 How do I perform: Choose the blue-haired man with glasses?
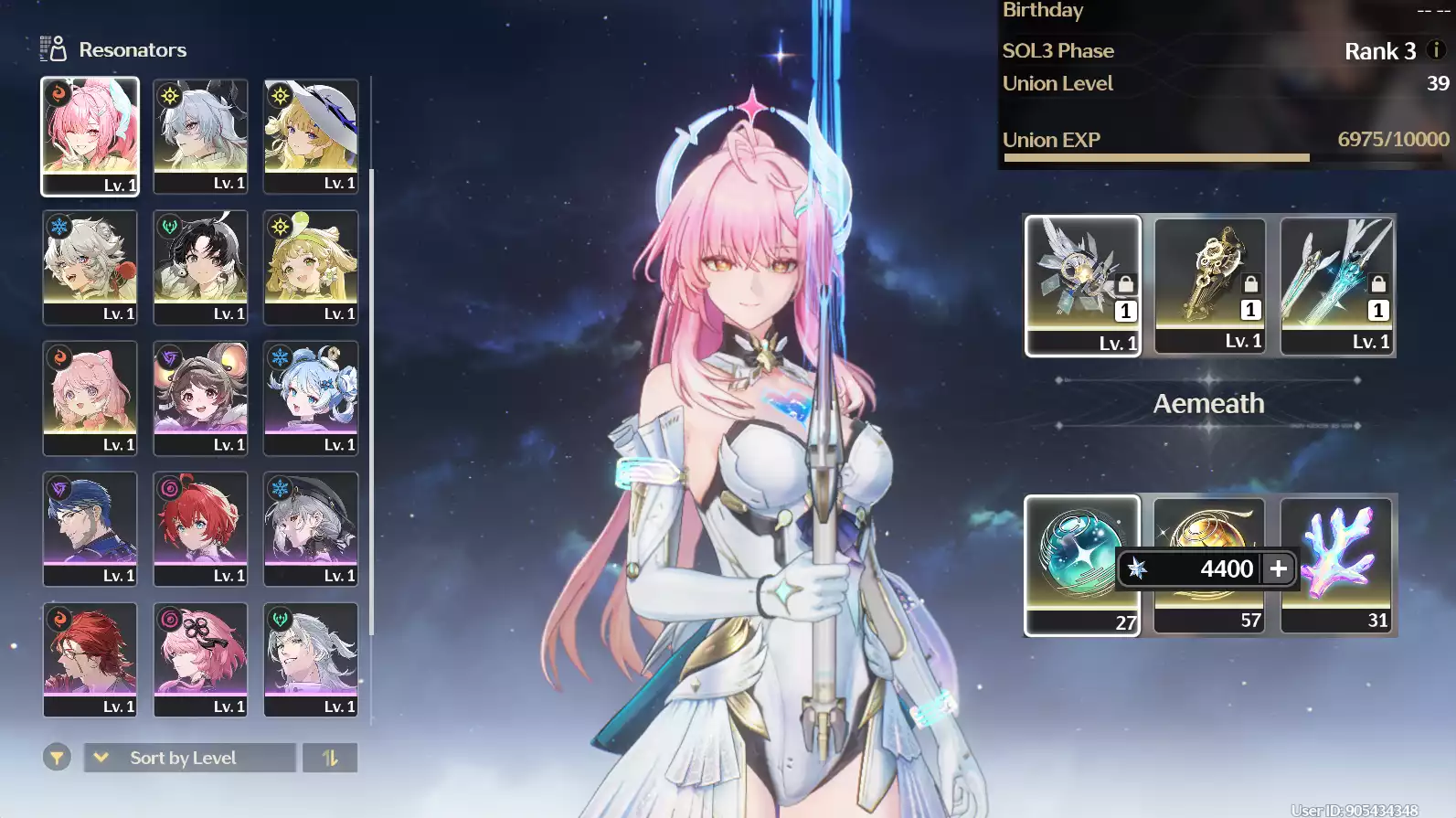click(x=90, y=528)
